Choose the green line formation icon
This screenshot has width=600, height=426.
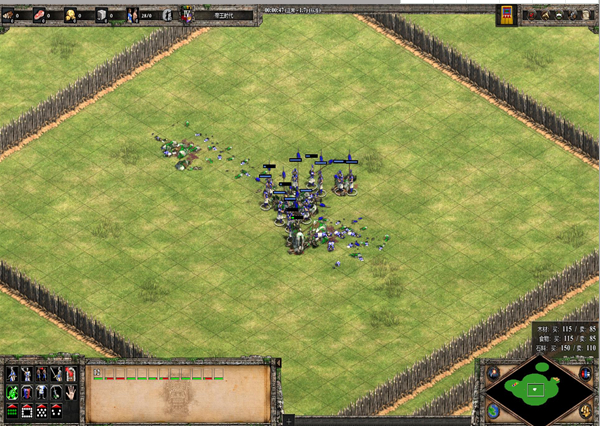click(x=11, y=411)
